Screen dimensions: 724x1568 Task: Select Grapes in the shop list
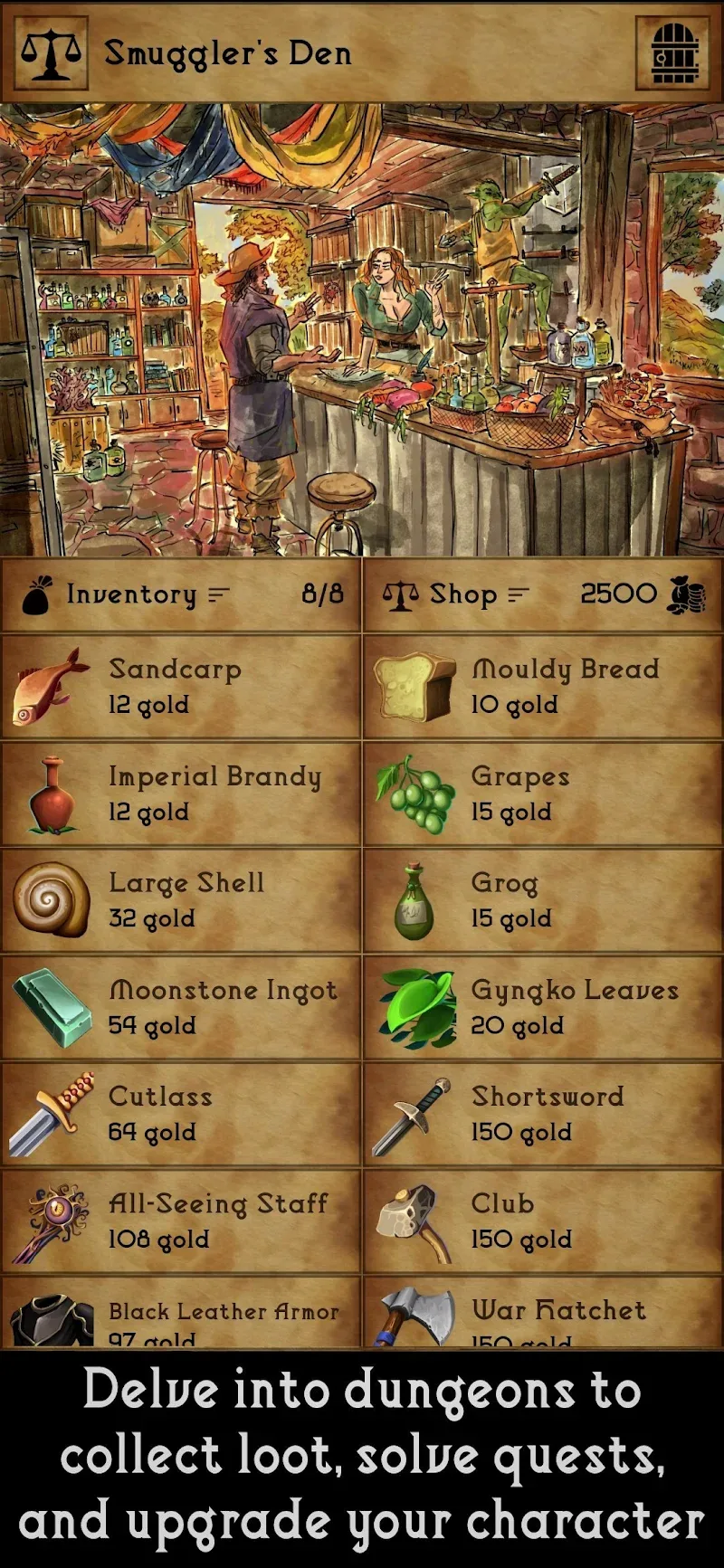coord(543,794)
